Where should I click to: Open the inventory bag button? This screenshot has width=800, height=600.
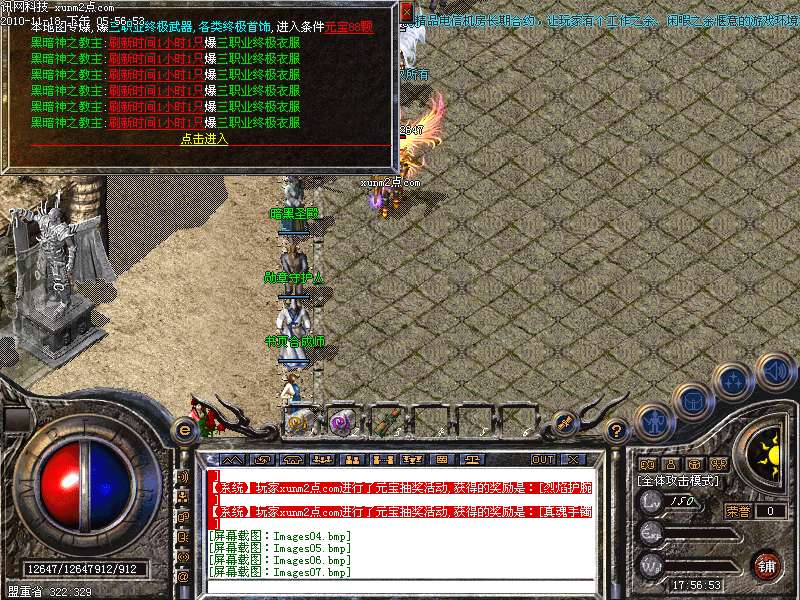(x=692, y=400)
